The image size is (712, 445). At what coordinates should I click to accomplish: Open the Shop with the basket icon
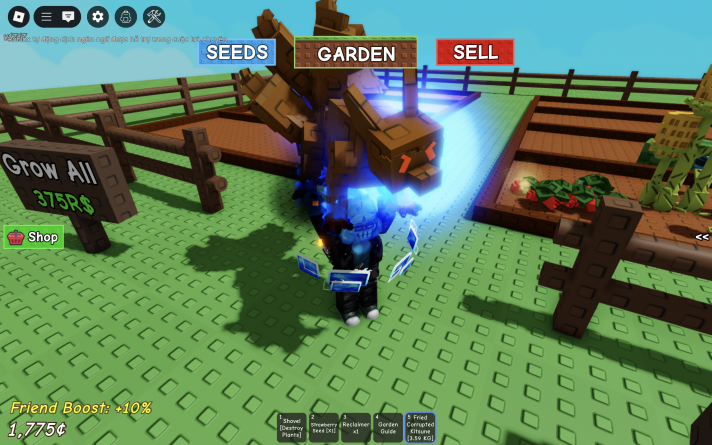[x=34, y=237]
